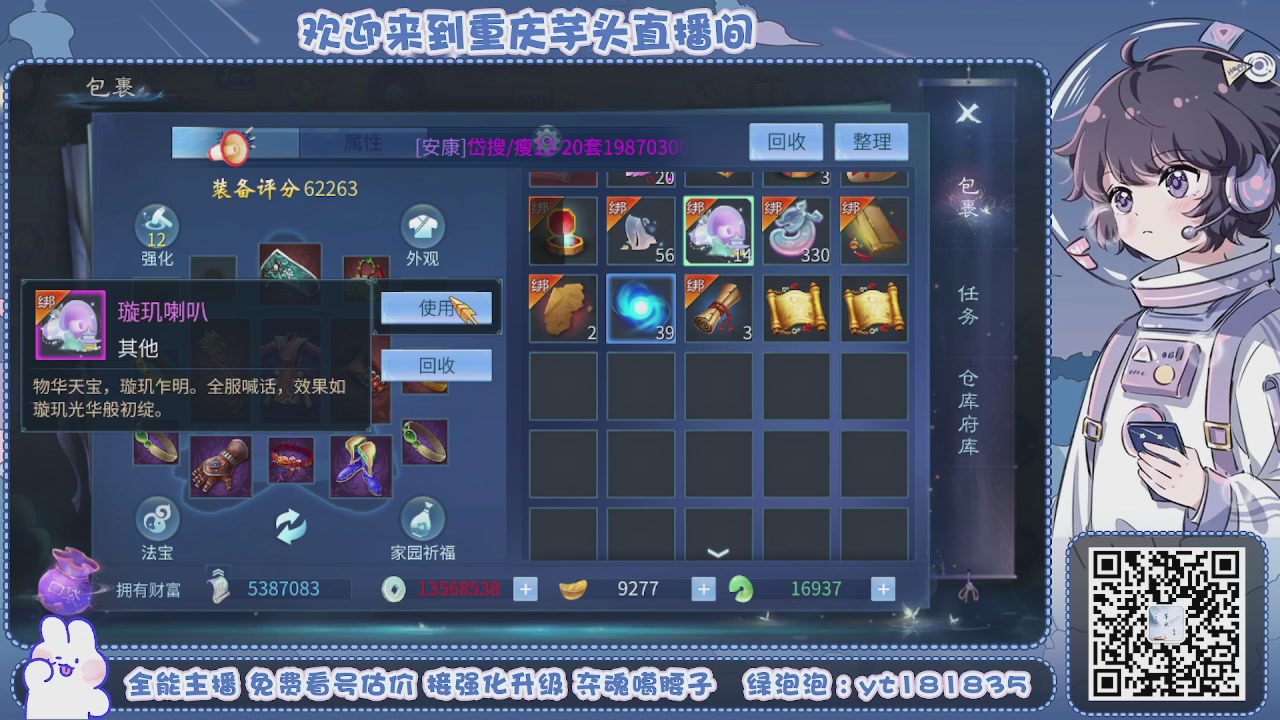
Task: Select the highlighted 璇玑喇叭 item in the grid
Action: (719, 229)
